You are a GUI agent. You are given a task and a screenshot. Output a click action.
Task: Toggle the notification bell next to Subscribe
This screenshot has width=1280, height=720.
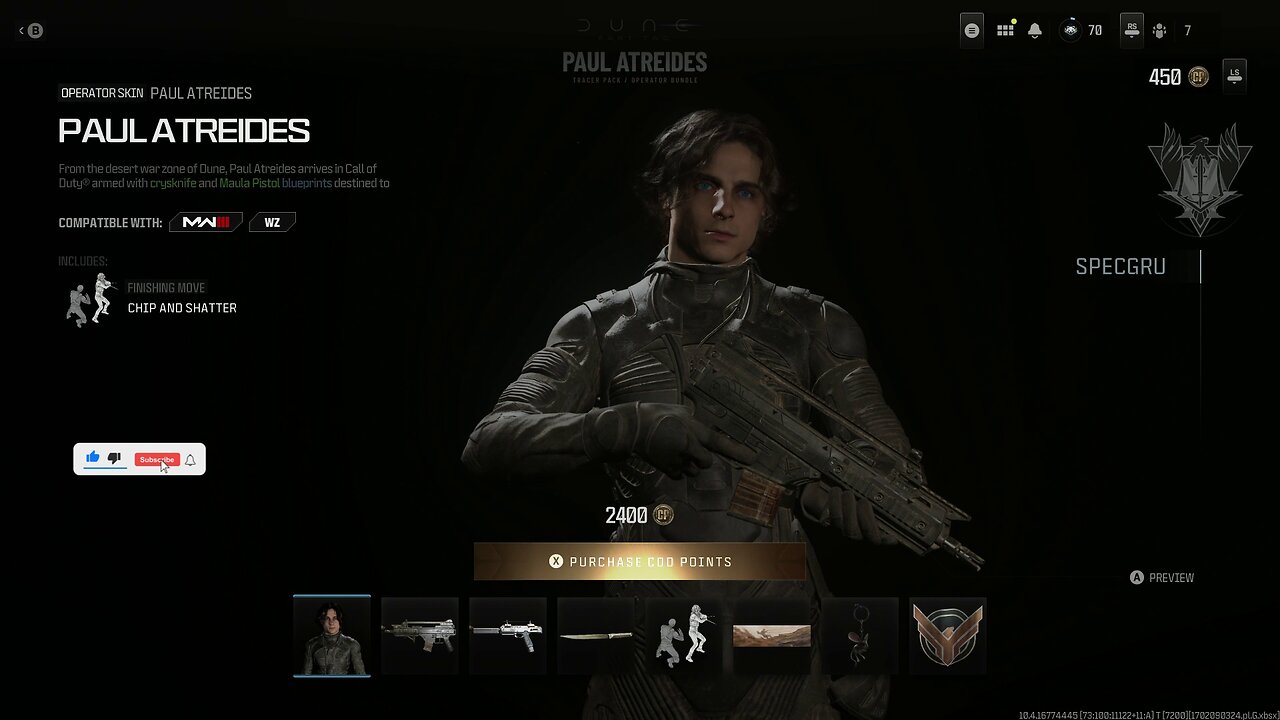point(189,461)
